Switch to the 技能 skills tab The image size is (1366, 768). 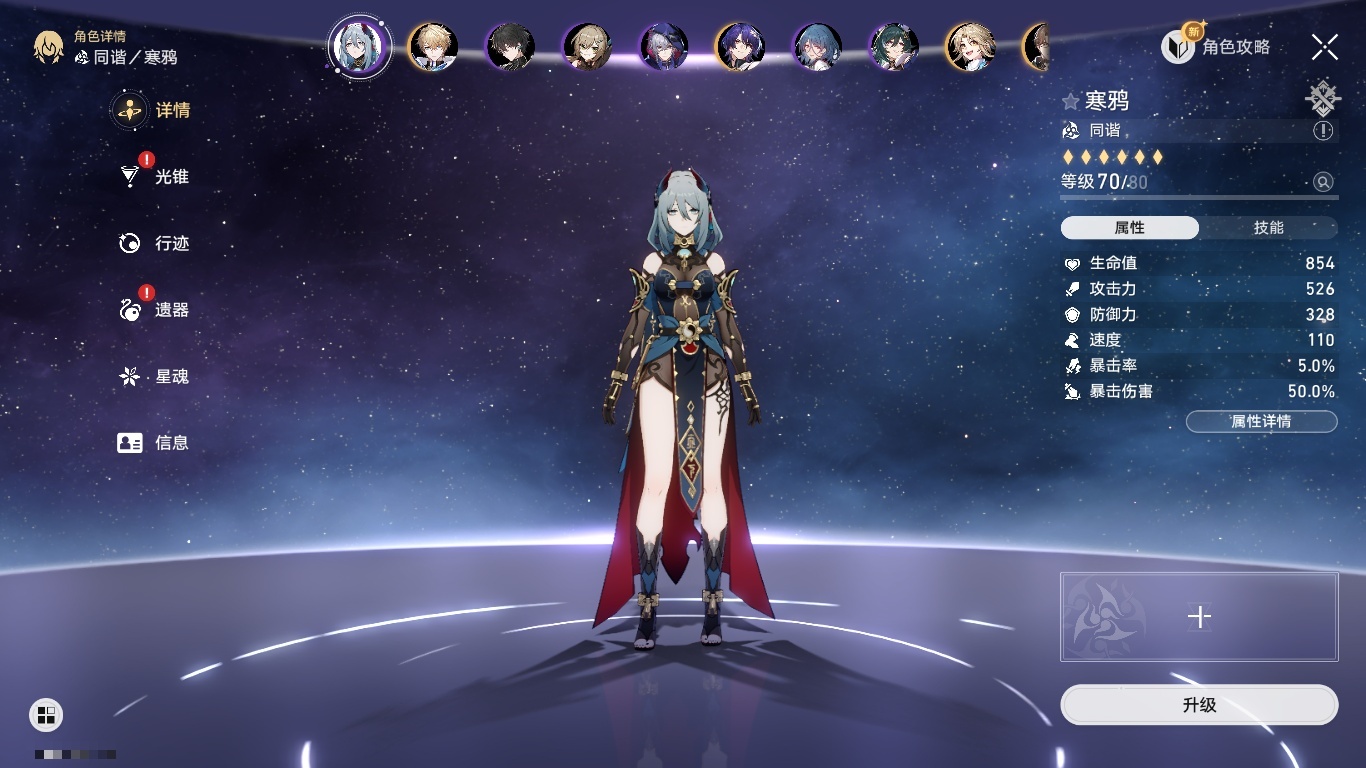coord(1268,228)
